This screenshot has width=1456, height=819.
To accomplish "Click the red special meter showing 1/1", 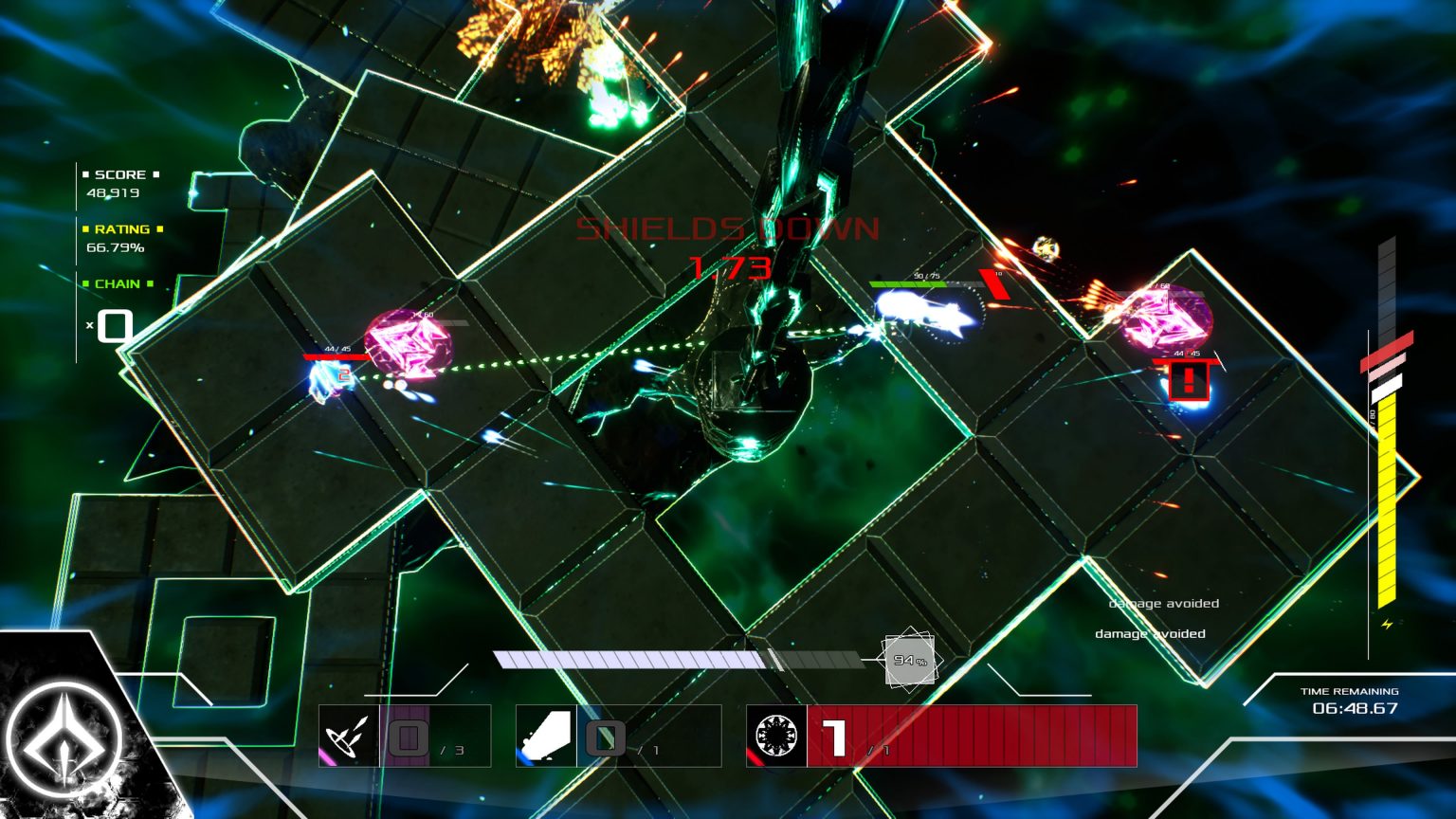I will pos(967,739).
